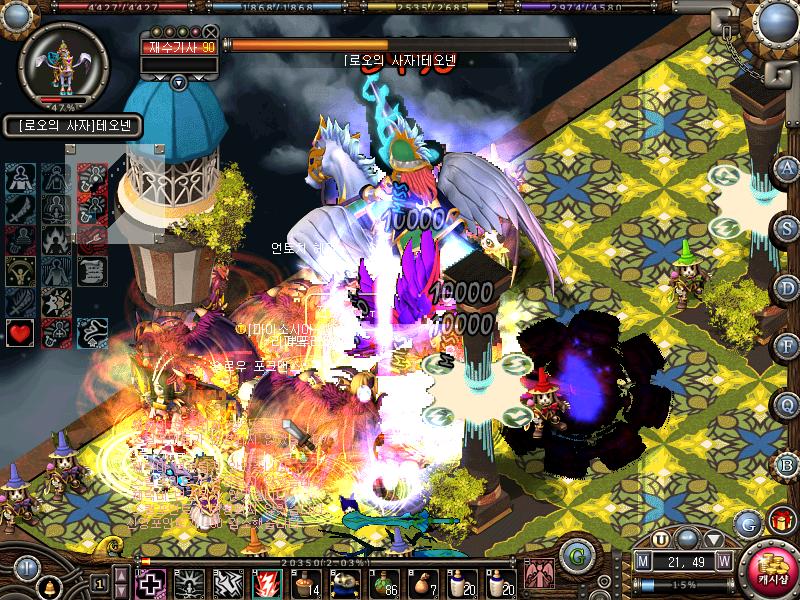Select the red heart buff icon
The width and height of the screenshot is (800, 600).
[x=19, y=332]
